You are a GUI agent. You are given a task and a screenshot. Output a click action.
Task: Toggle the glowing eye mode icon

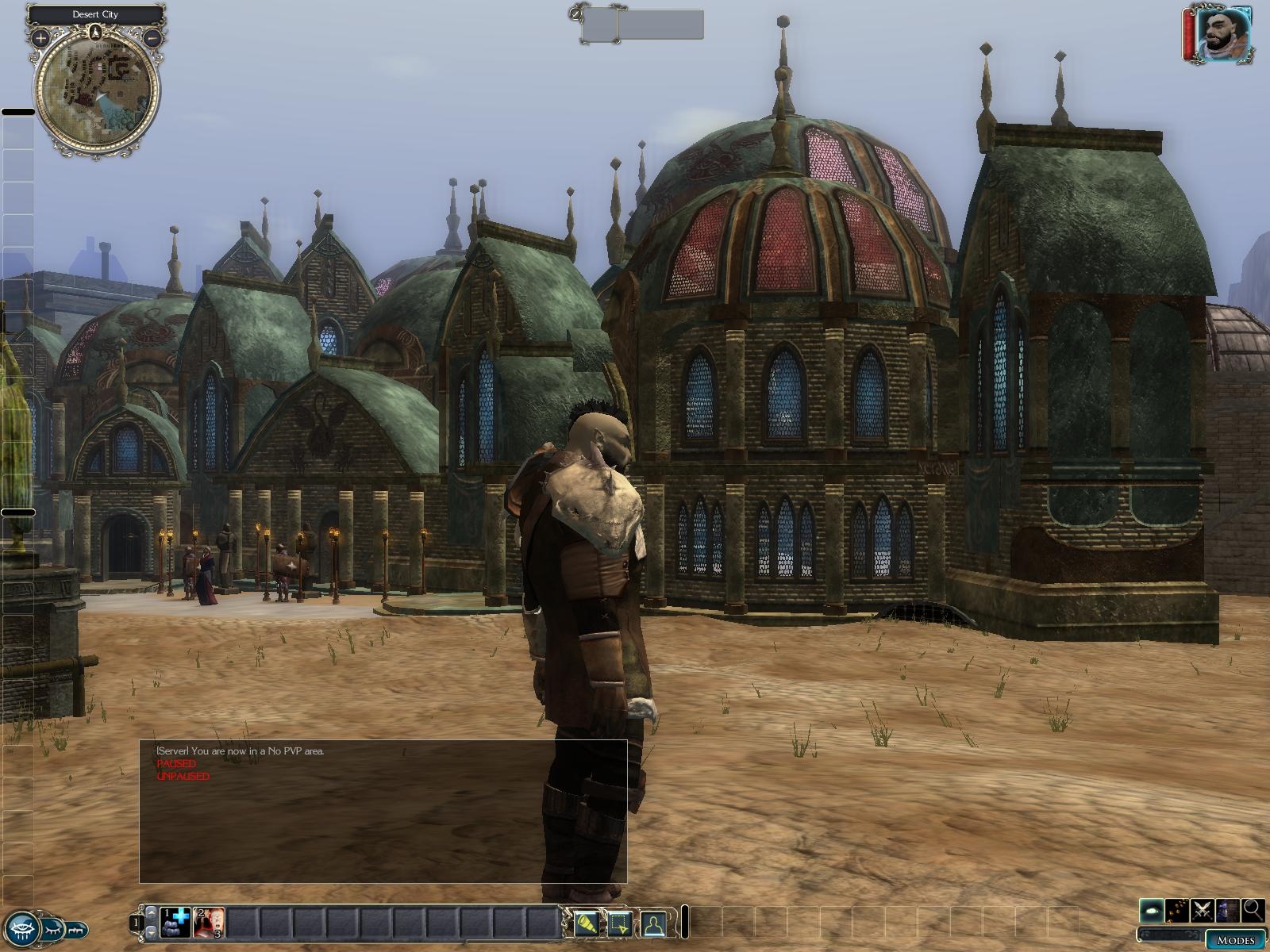click(x=1152, y=910)
